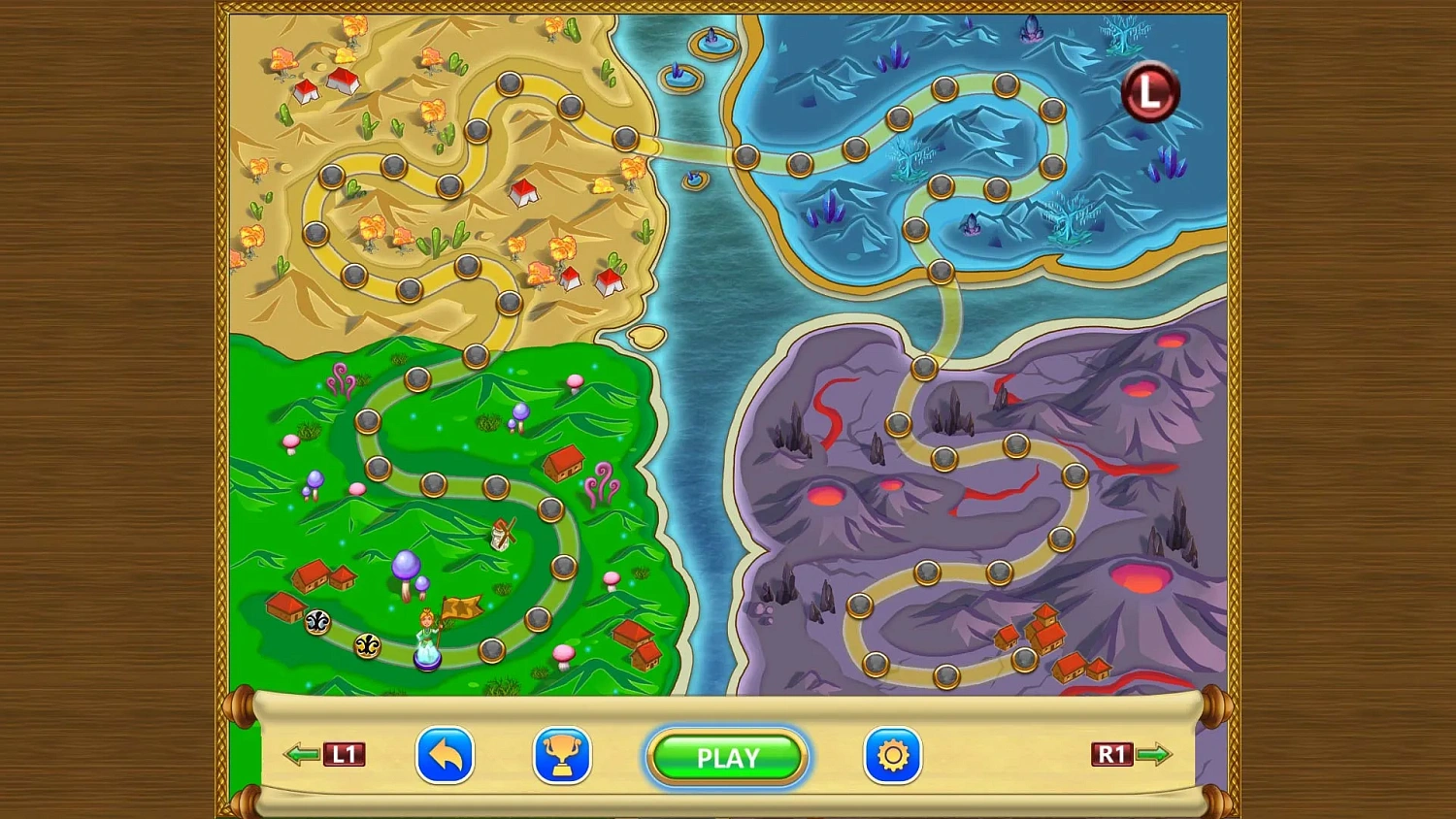Click the golden flag beside the princess
1456x819 pixels.
pyautogui.click(x=463, y=606)
